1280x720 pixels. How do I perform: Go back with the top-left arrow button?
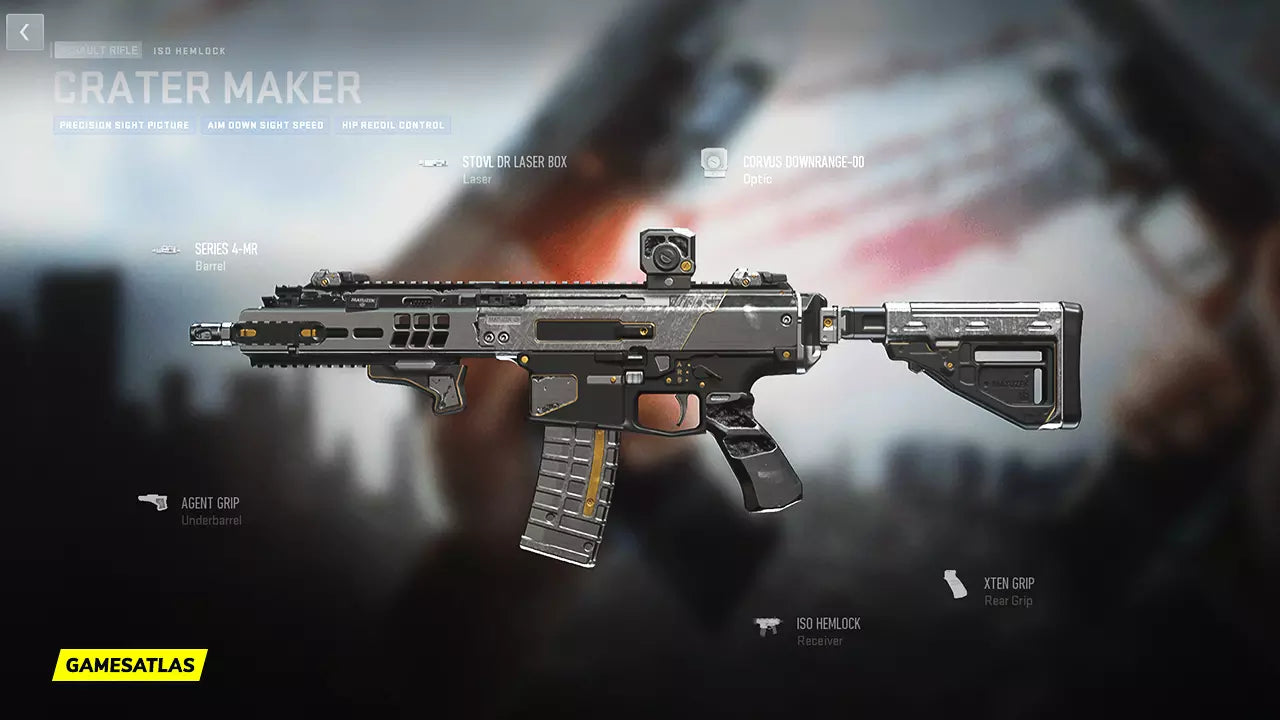25,32
